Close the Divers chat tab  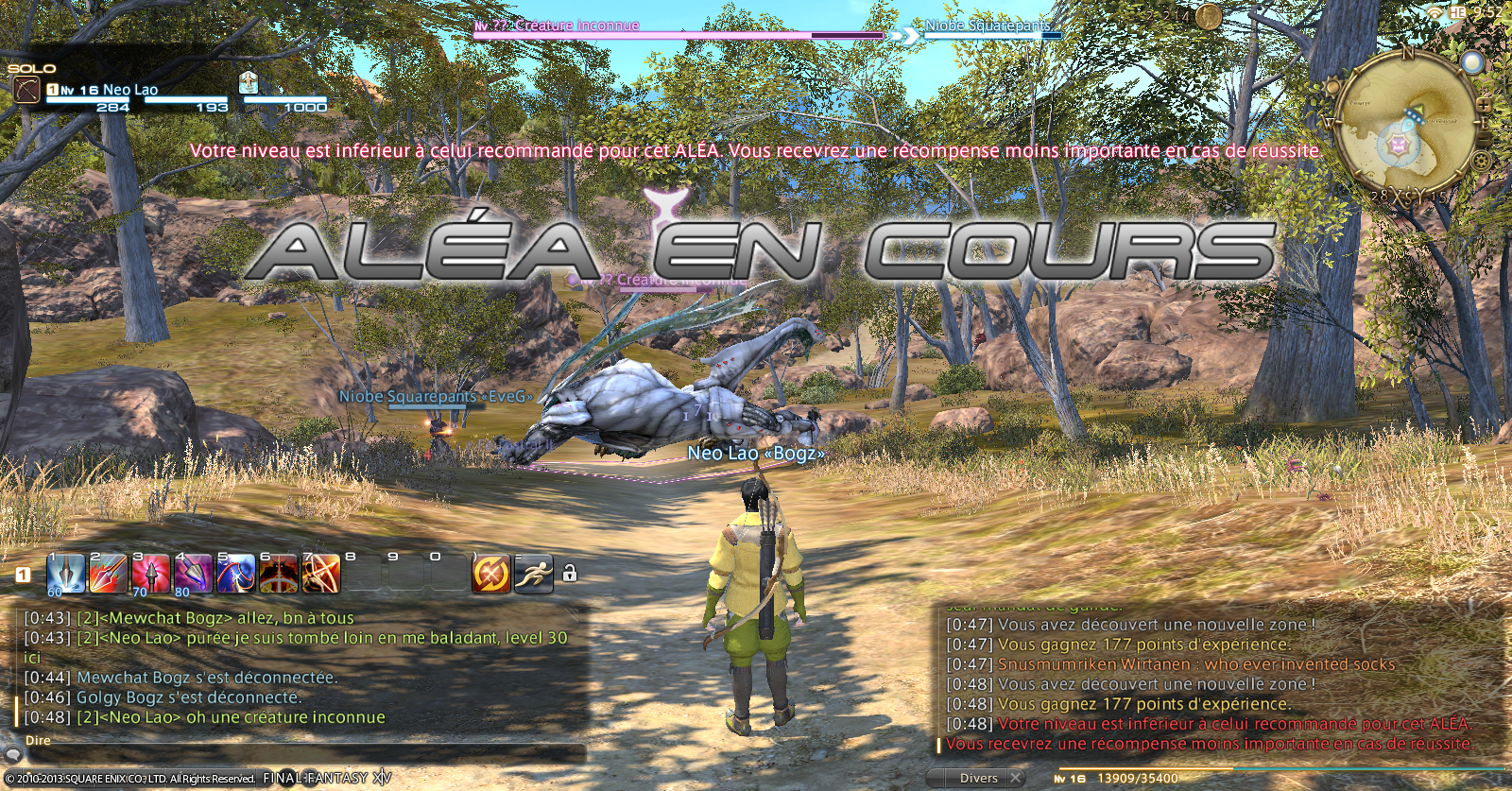point(1016,778)
